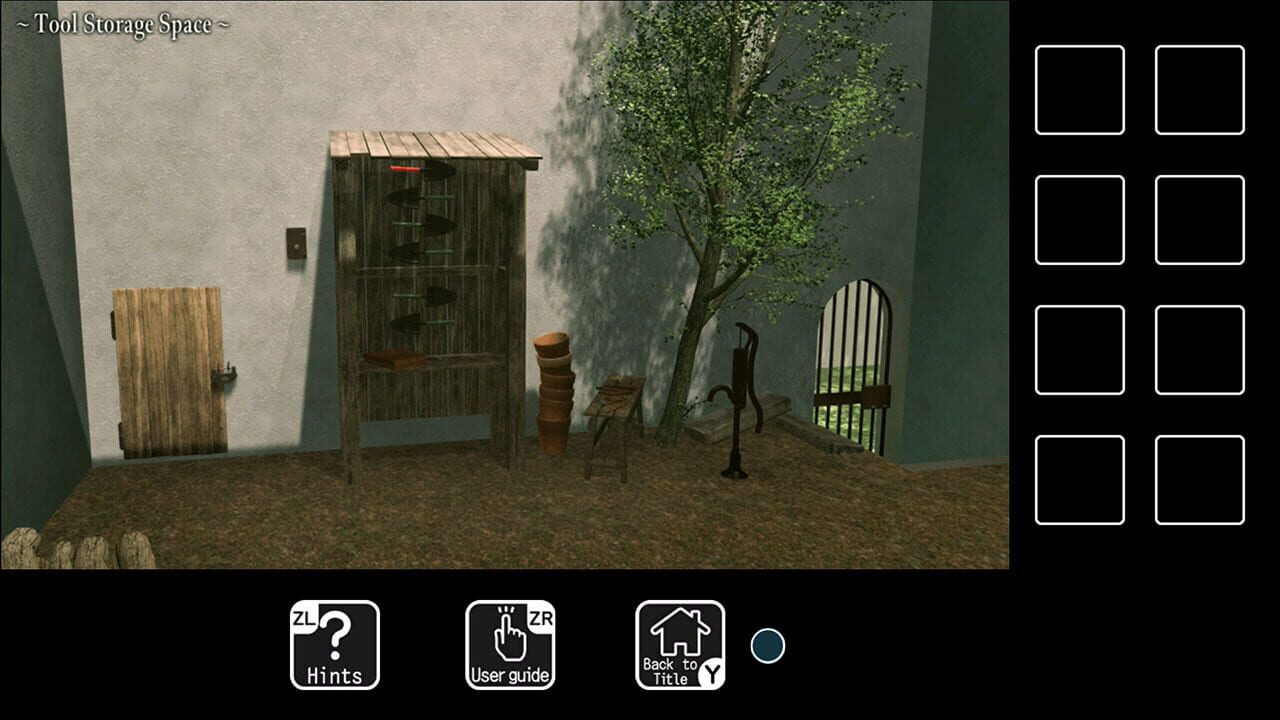The image size is (1280, 720).
Task: Click the Y label on Back to Title
Action: (709, 671)
